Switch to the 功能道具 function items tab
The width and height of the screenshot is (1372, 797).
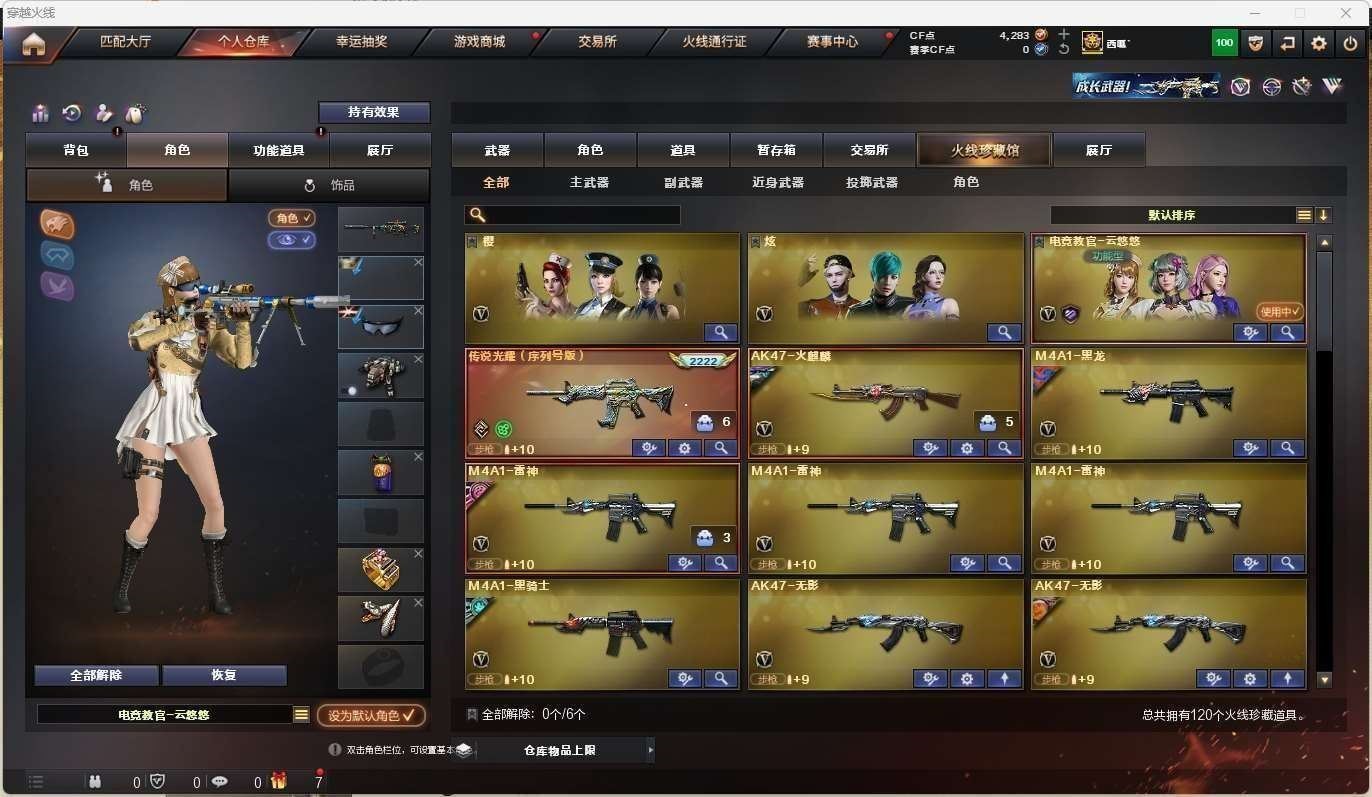coord(279,150)
